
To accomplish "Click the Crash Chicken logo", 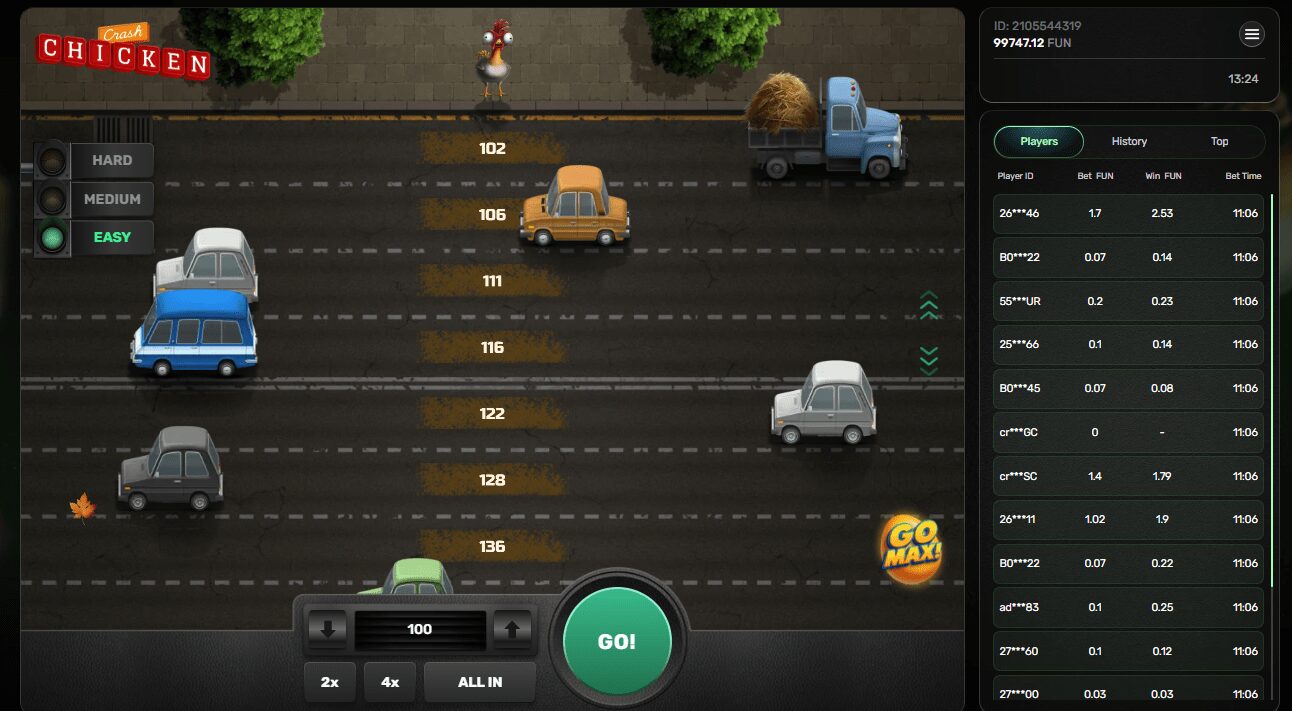I will 124,52.
